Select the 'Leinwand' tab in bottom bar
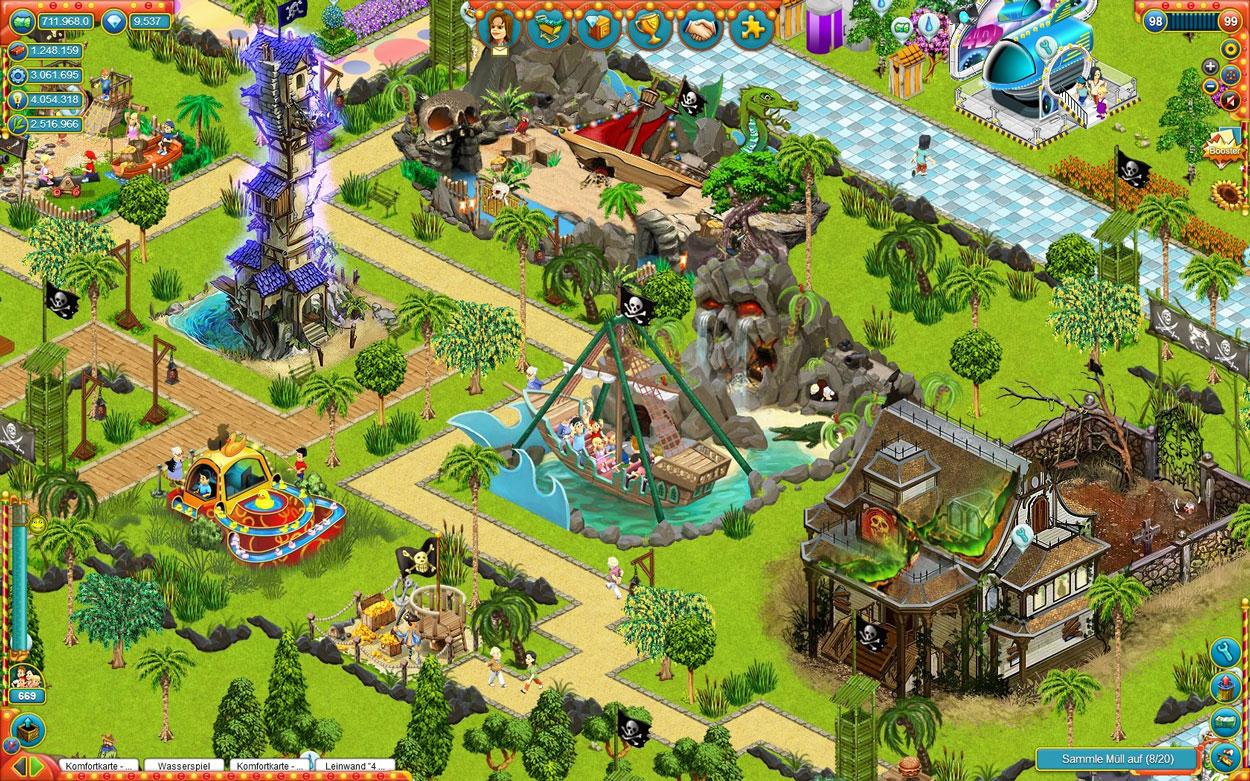Image resolution: width=1250 pixels, height=781 pixels. tap(354, 766)
